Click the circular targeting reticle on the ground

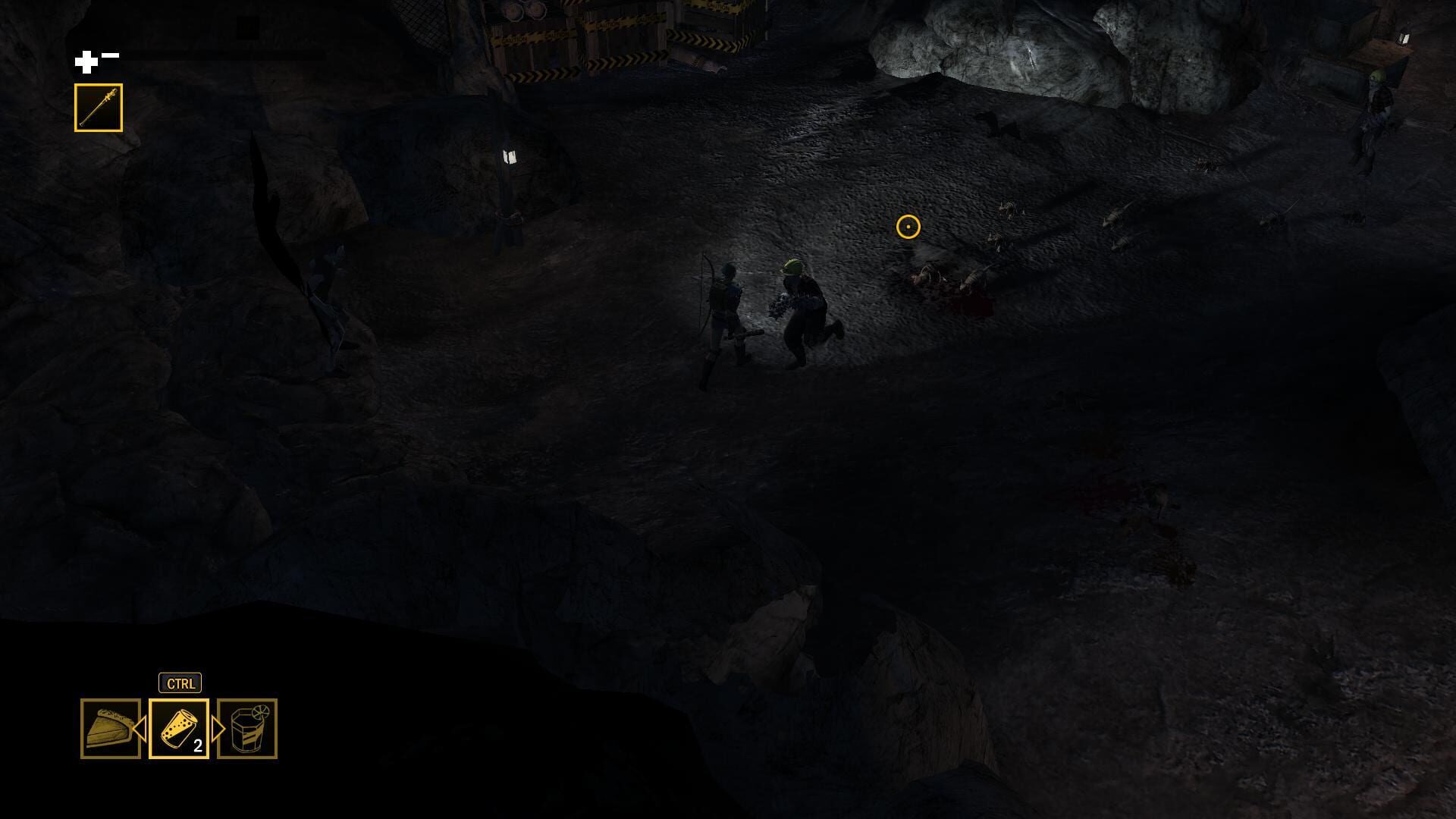[x=908, y=225]
